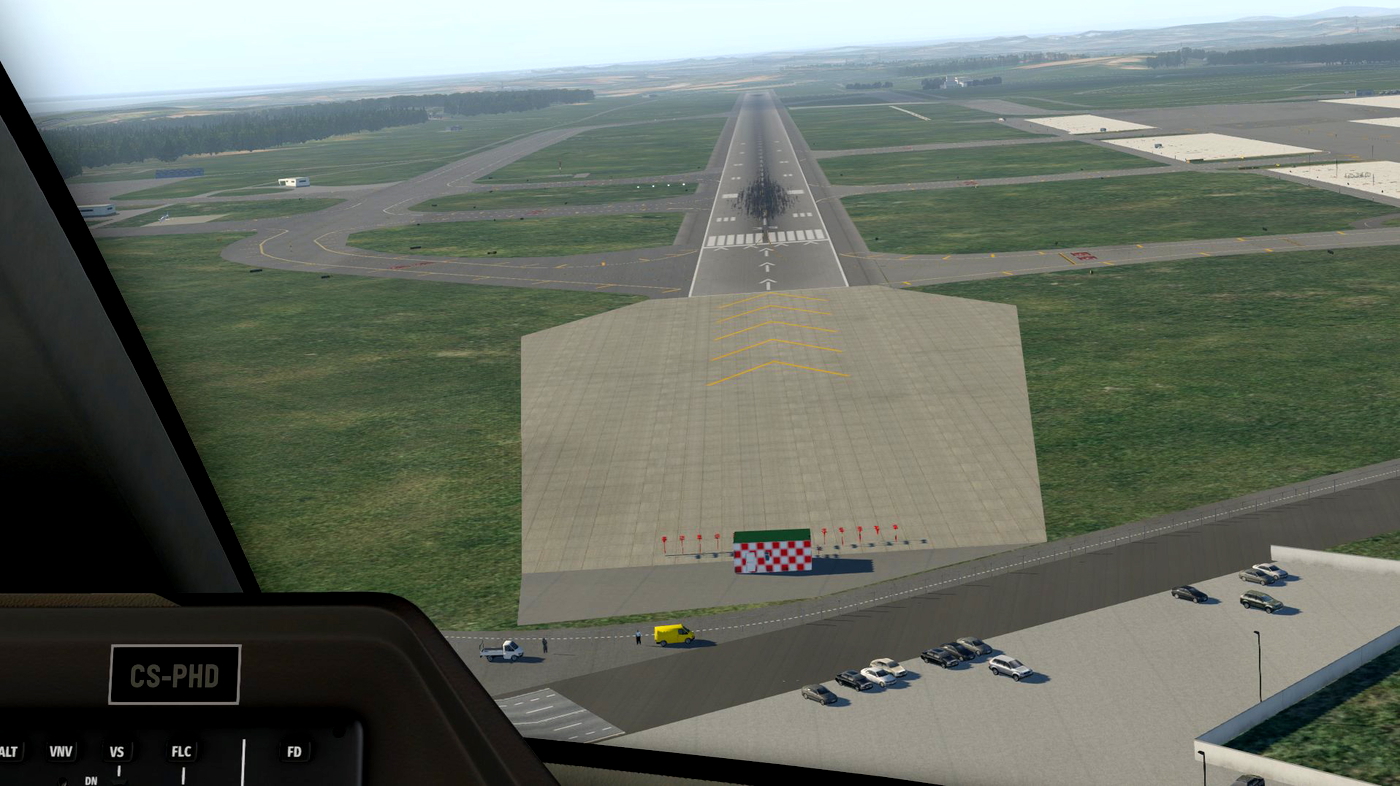
Task: Toggle the flight director off with FD
Action: click(294, 751)
